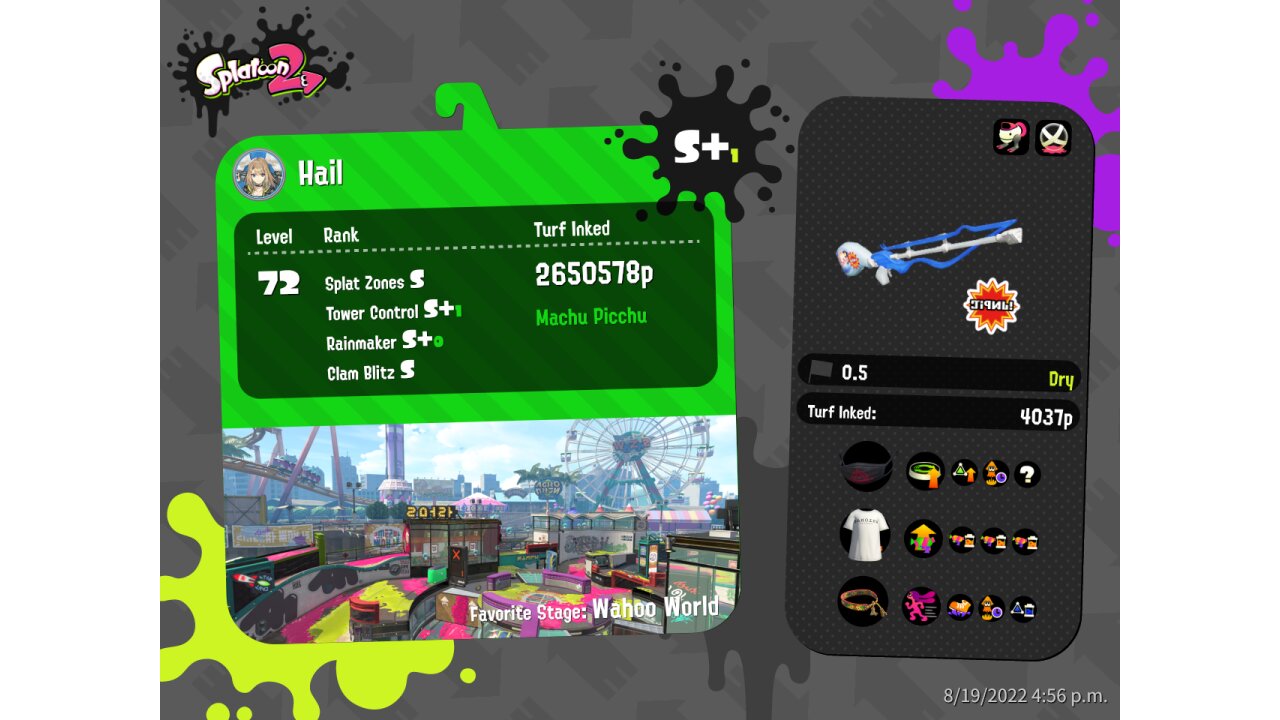Select the beaded bracelet gear slot

coord(863,602)
